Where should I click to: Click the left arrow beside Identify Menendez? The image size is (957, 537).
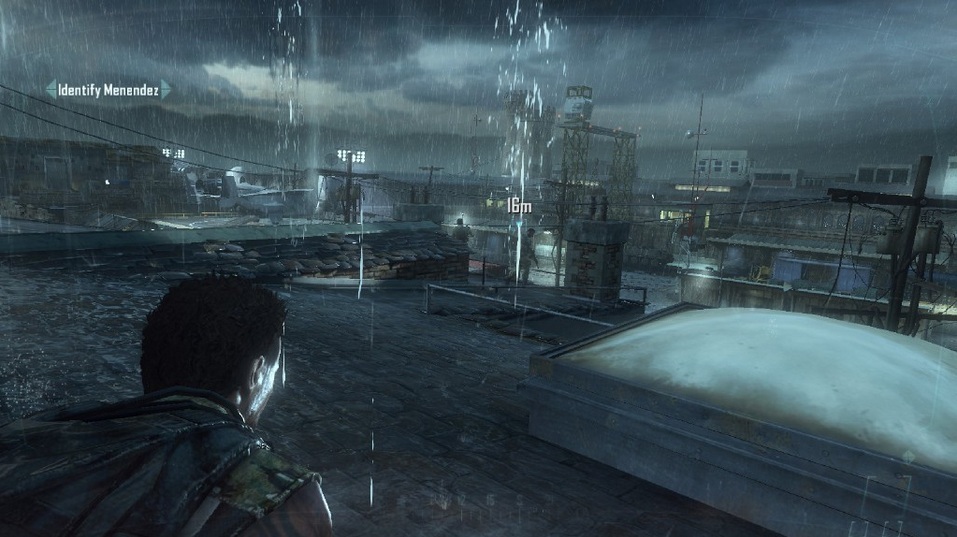50,90
